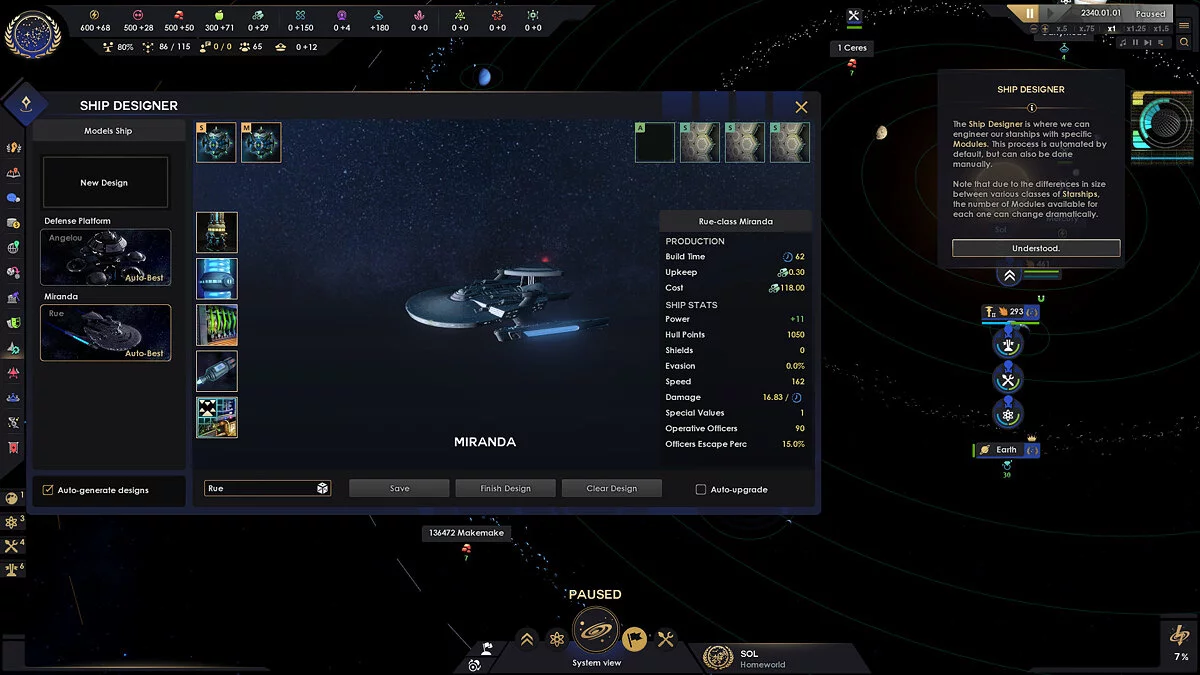Select the M-size weapon module slot

click(x=261, y=142)
